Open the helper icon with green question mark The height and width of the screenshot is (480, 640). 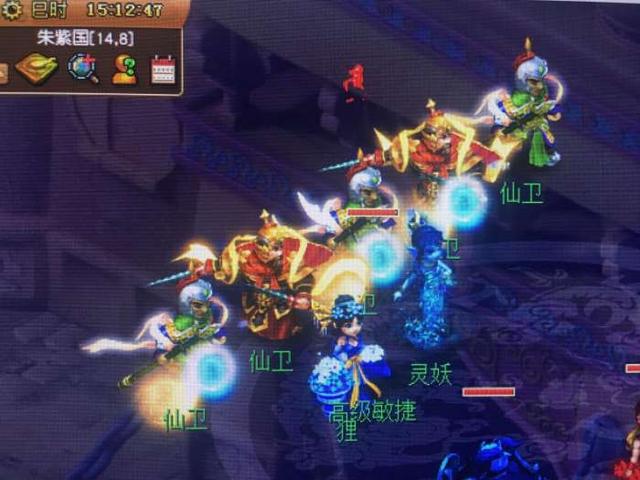point(124,68)
